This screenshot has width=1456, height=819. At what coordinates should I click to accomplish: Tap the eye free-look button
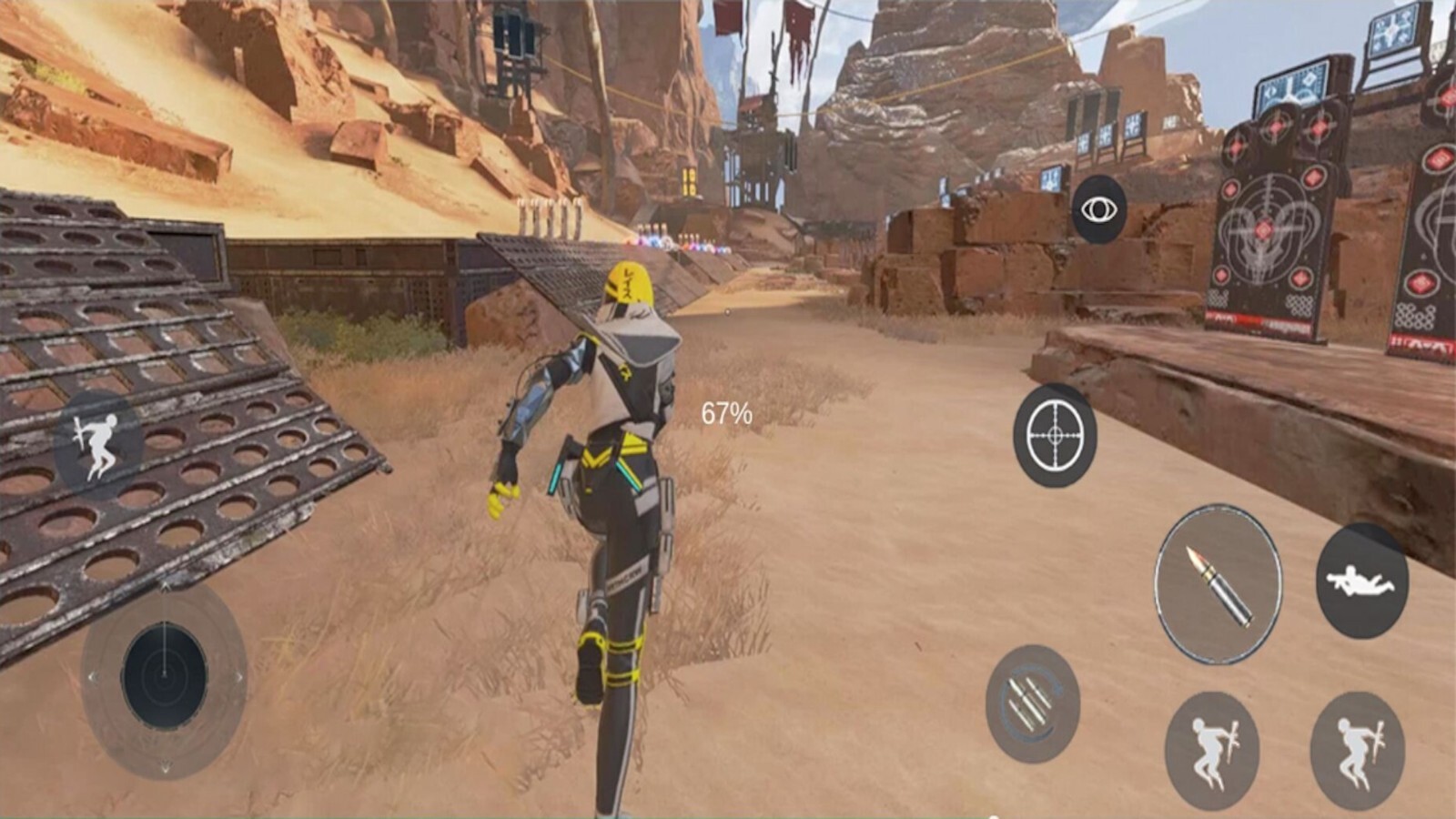[1098, 210]
